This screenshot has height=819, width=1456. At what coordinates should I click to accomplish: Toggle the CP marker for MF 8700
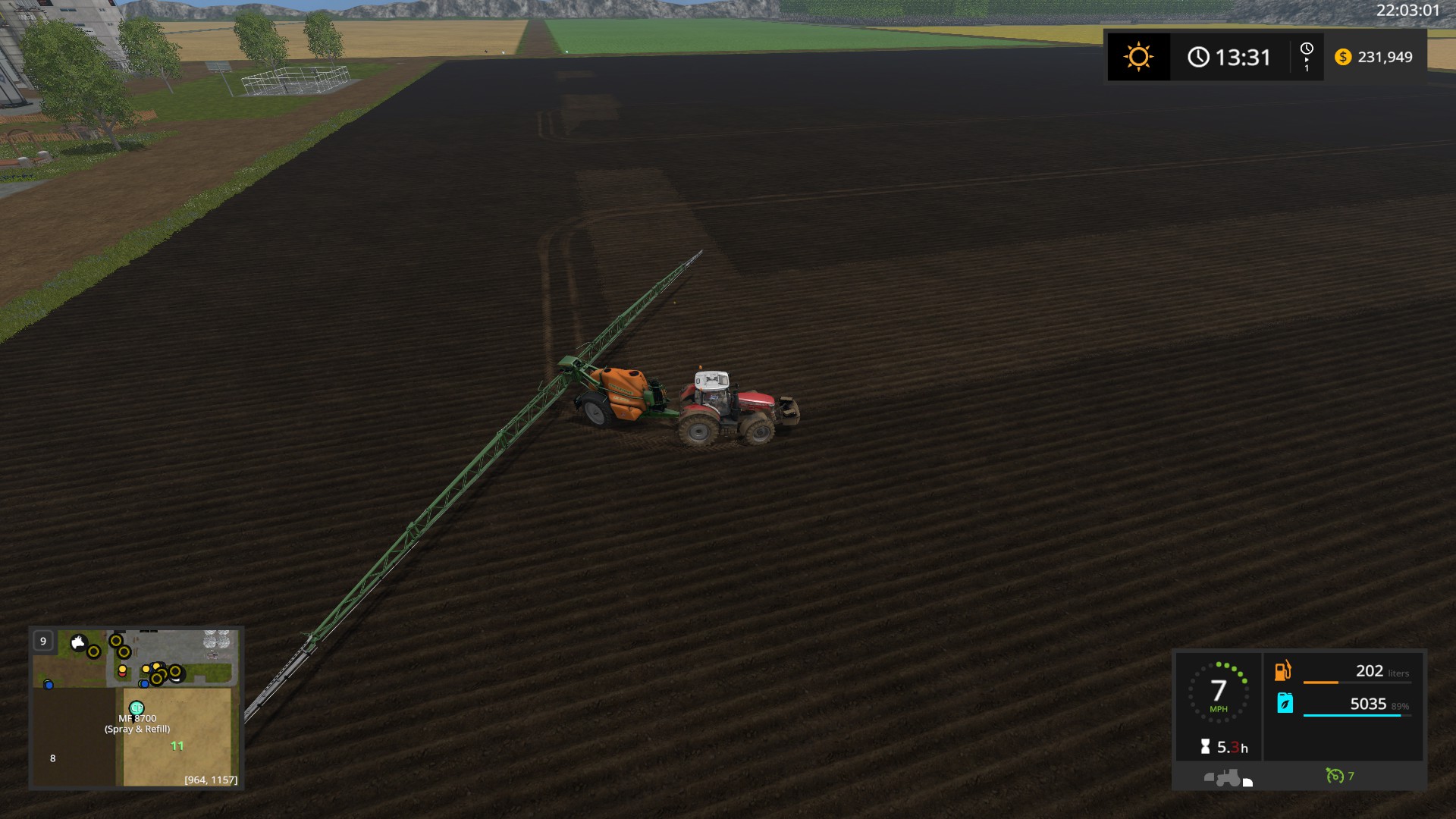point(136,708)
